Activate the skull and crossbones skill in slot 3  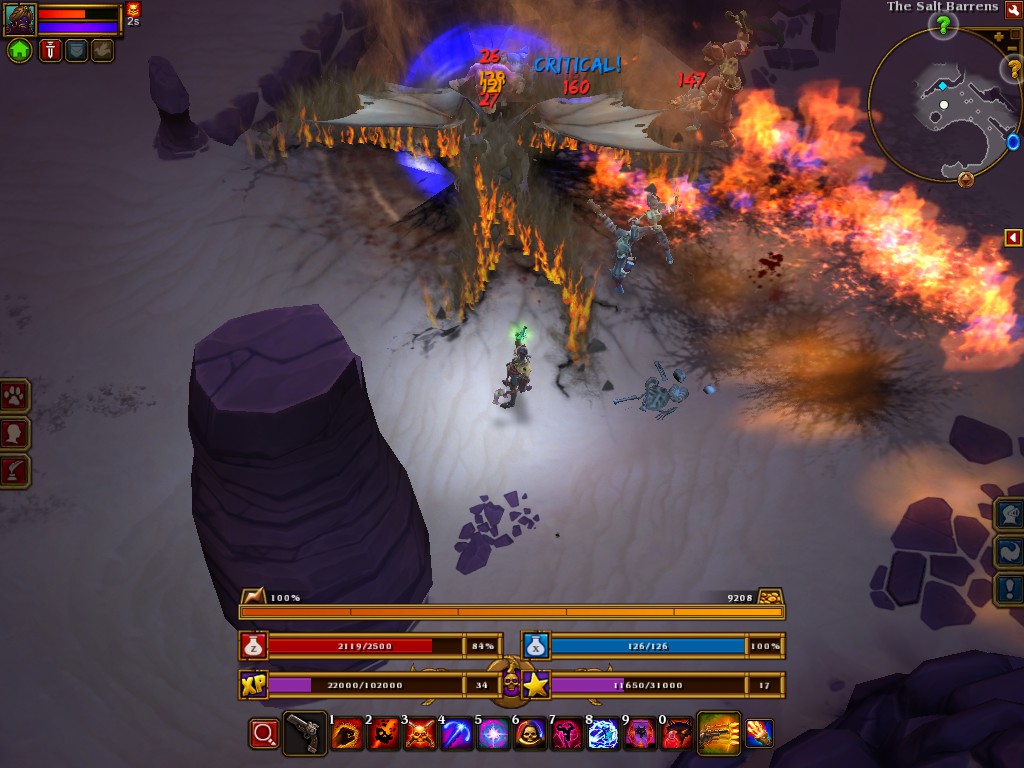[419, 734]
